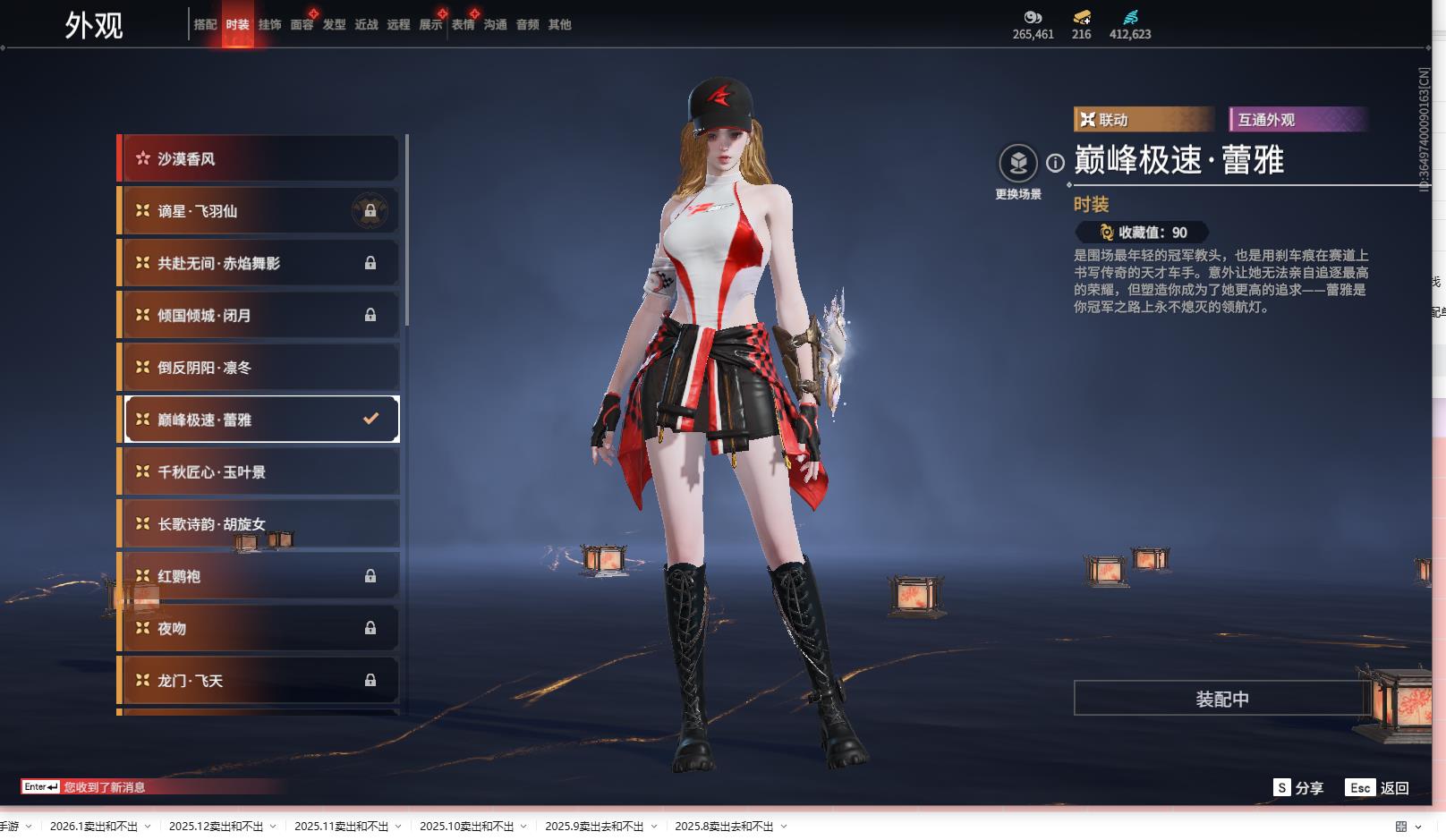
Task: Open the 挂饰 tab
Action: point(269,25)
